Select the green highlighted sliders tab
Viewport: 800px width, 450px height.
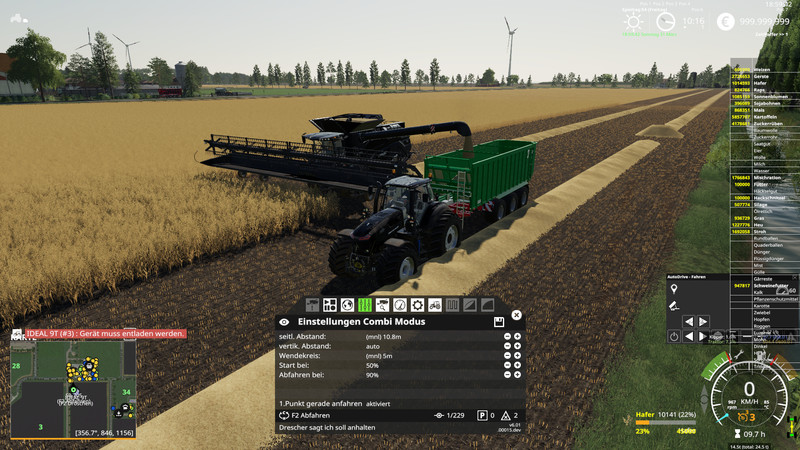(x=365, y=304)
